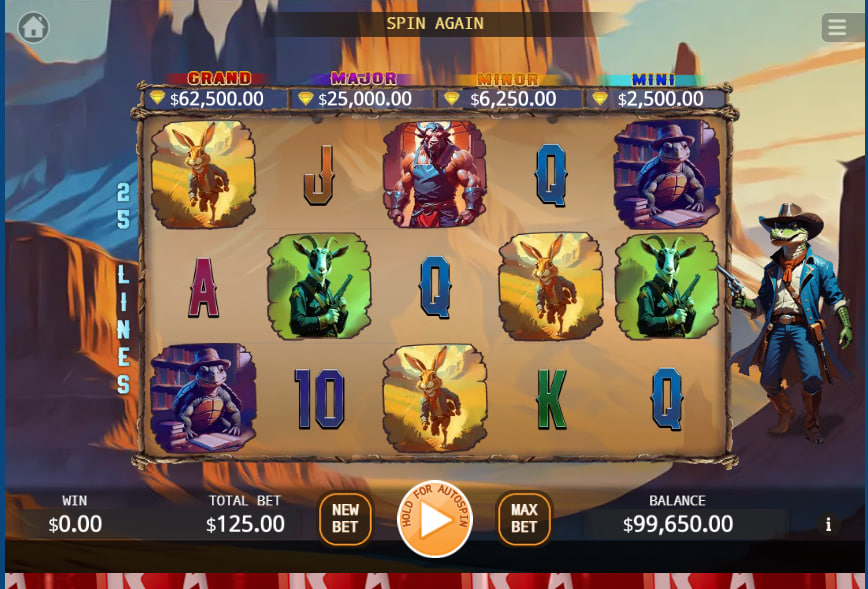This screenshot has width=868, height=589.
Task: Spin the reels with the orange play button
Action: 435,520
